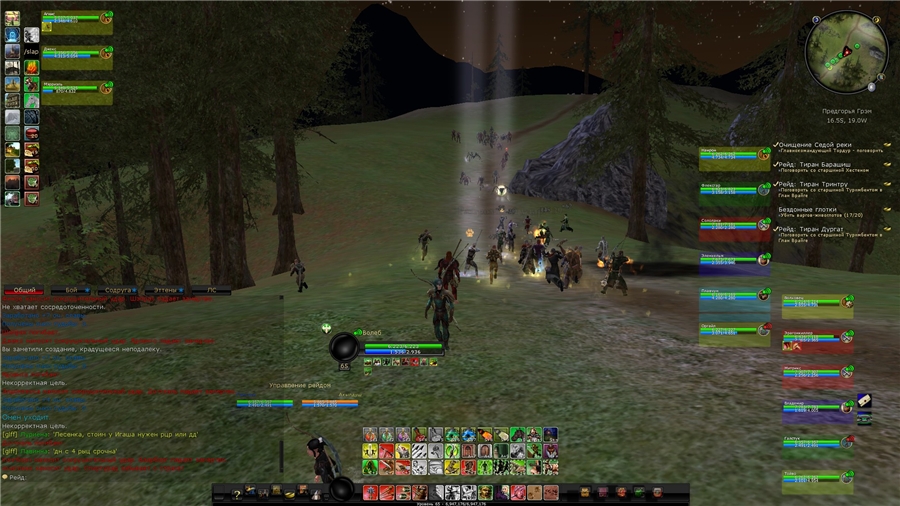Select the Содруга chat tab
900x506 pixels.
pos(118,290)
